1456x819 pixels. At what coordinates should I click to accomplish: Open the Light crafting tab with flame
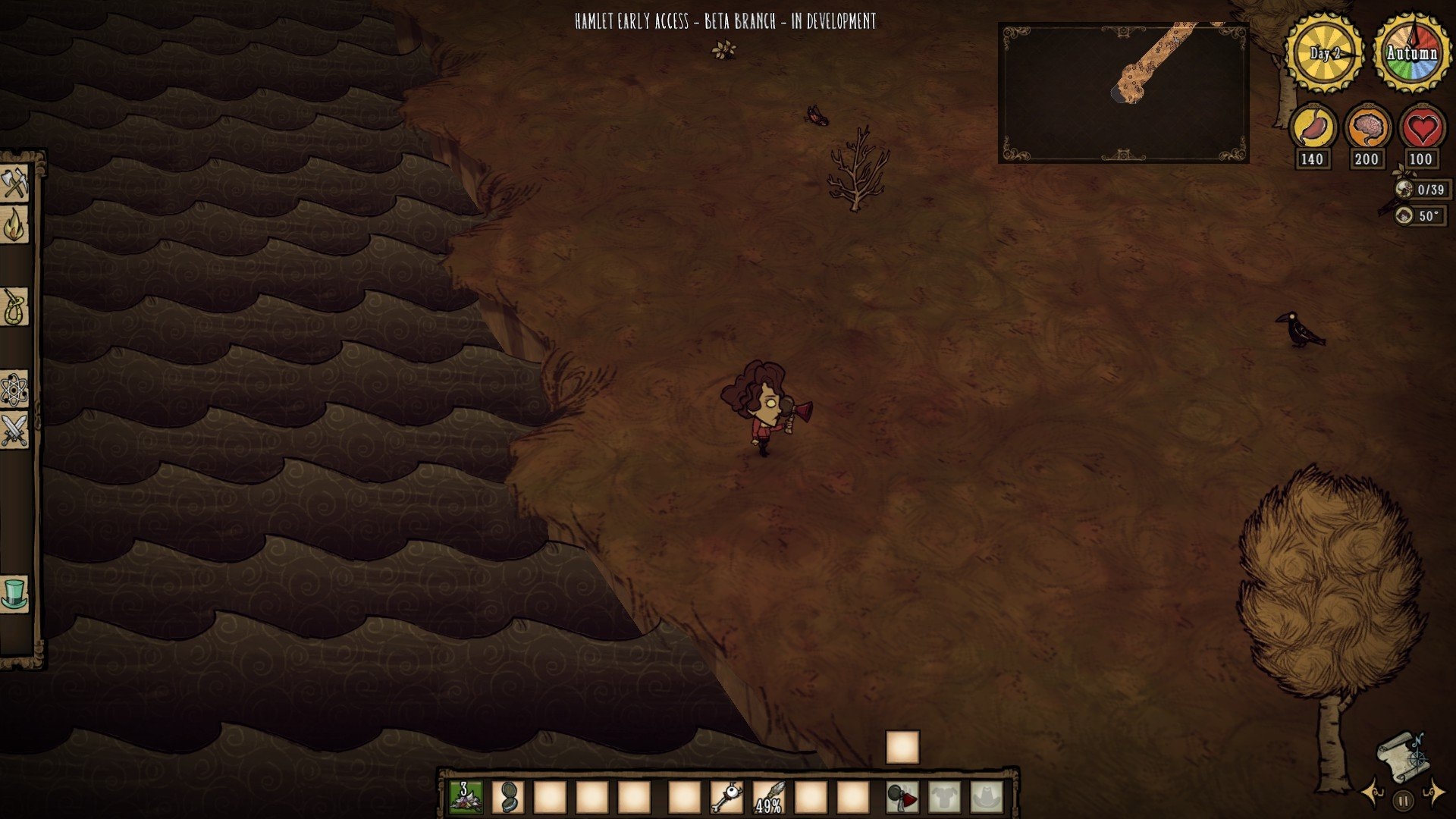(x=14, y=225)
